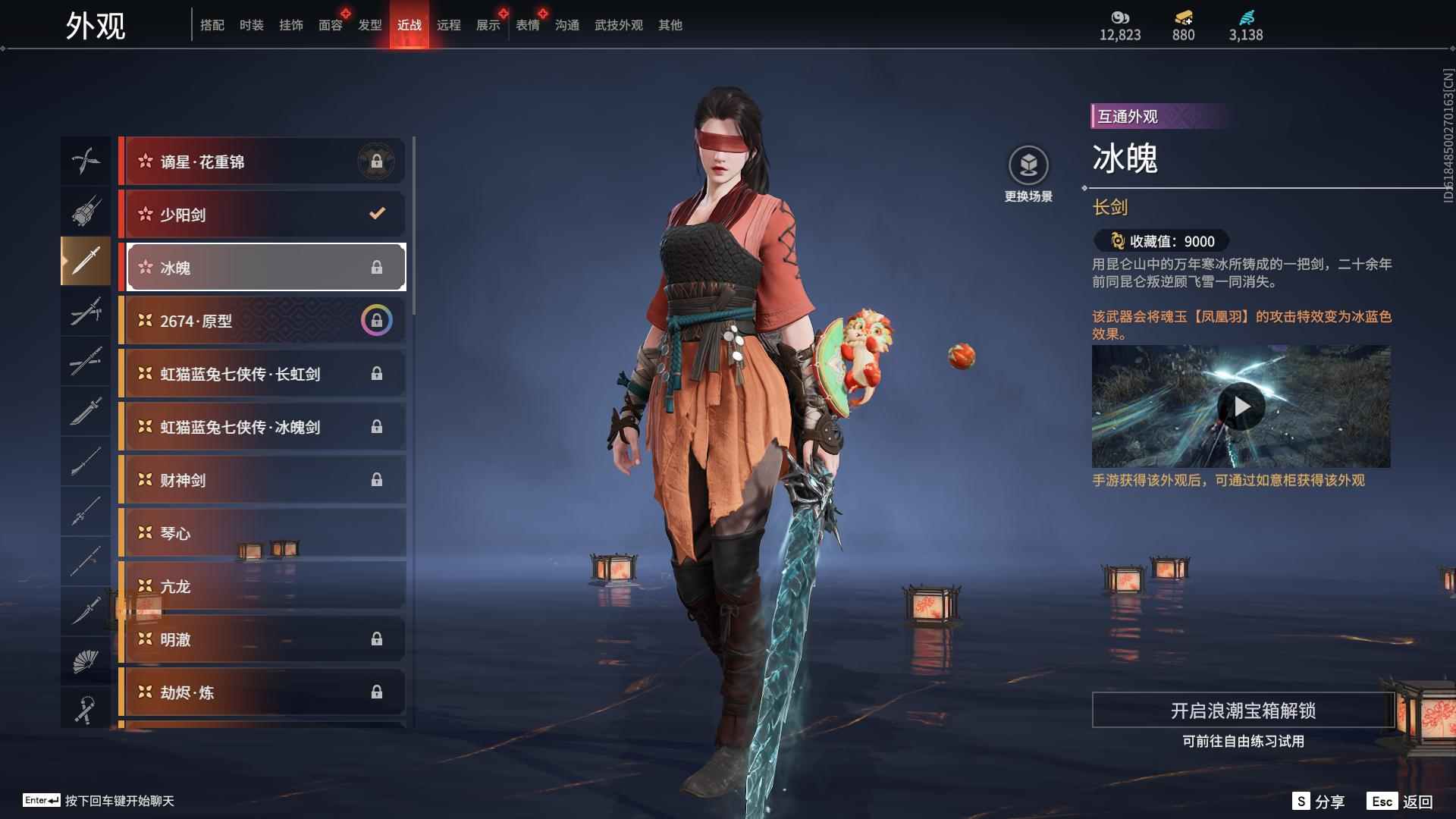Open the 武技外观 tab
1456x819 pixels.
[618, 25]
